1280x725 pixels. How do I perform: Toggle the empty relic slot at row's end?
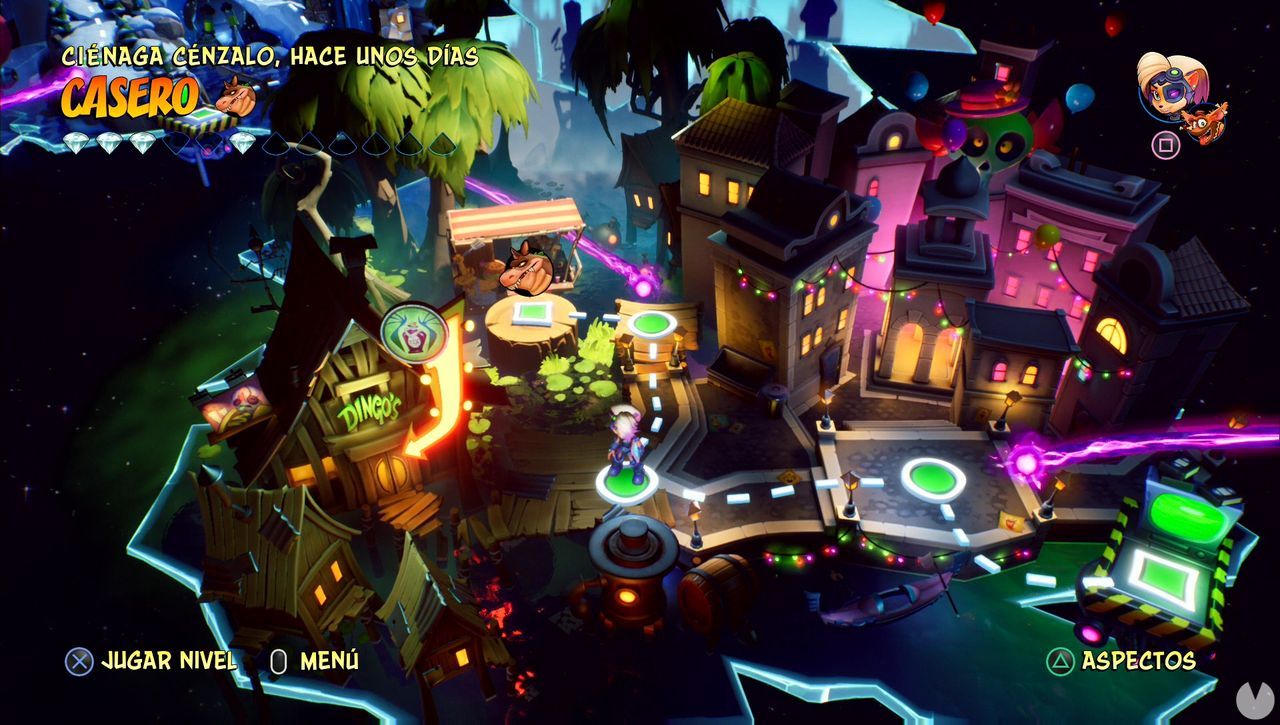pos(441,142)
